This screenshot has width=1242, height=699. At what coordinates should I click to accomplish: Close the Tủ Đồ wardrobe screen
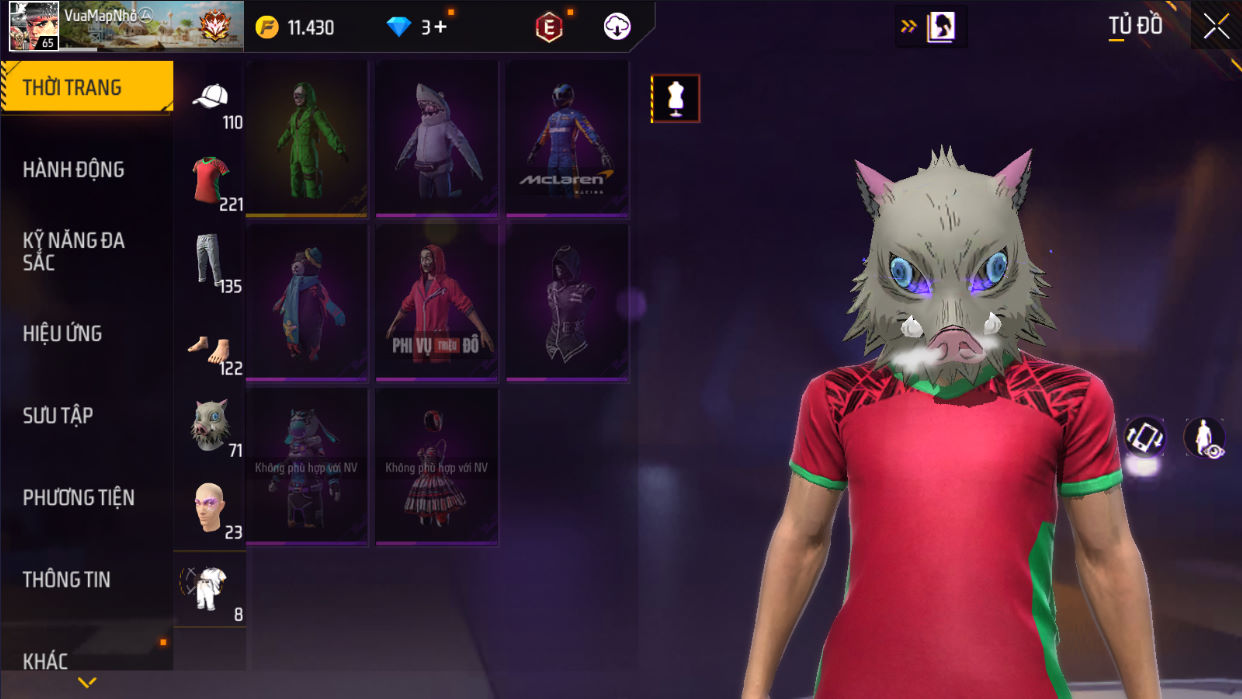(1216, 27)
